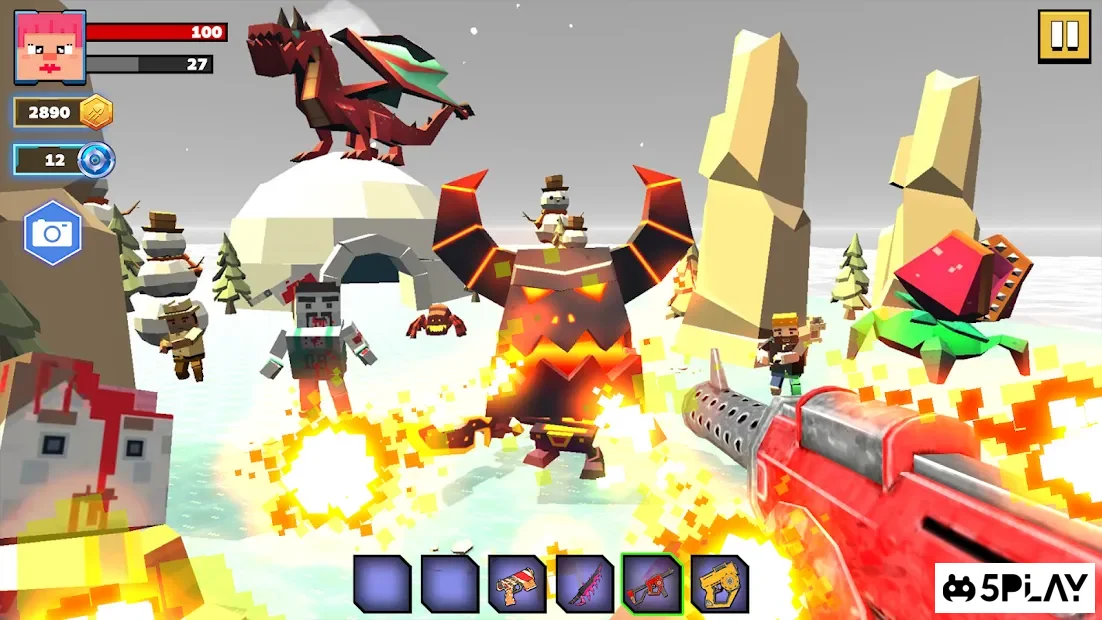Select the red-striped pistol hotbar slot

pyautogui.click(x=517, y=584)
